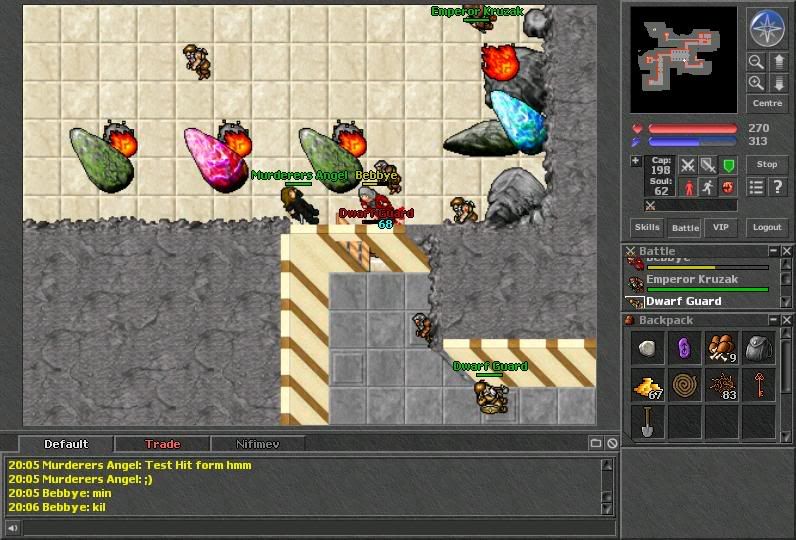Close the Backpack window

(788, 321)
